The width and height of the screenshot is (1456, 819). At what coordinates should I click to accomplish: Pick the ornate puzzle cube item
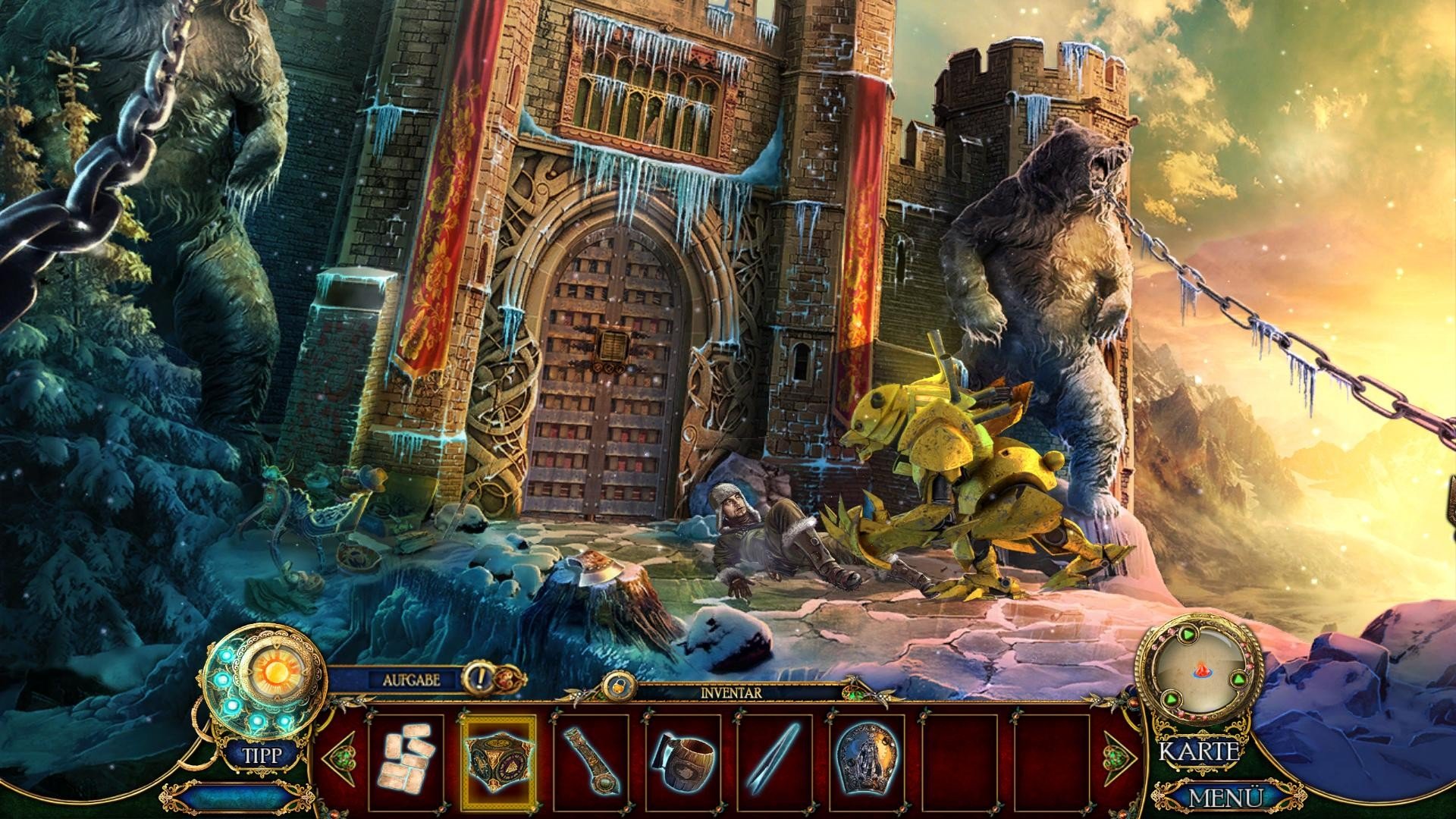tap(499, 761)
